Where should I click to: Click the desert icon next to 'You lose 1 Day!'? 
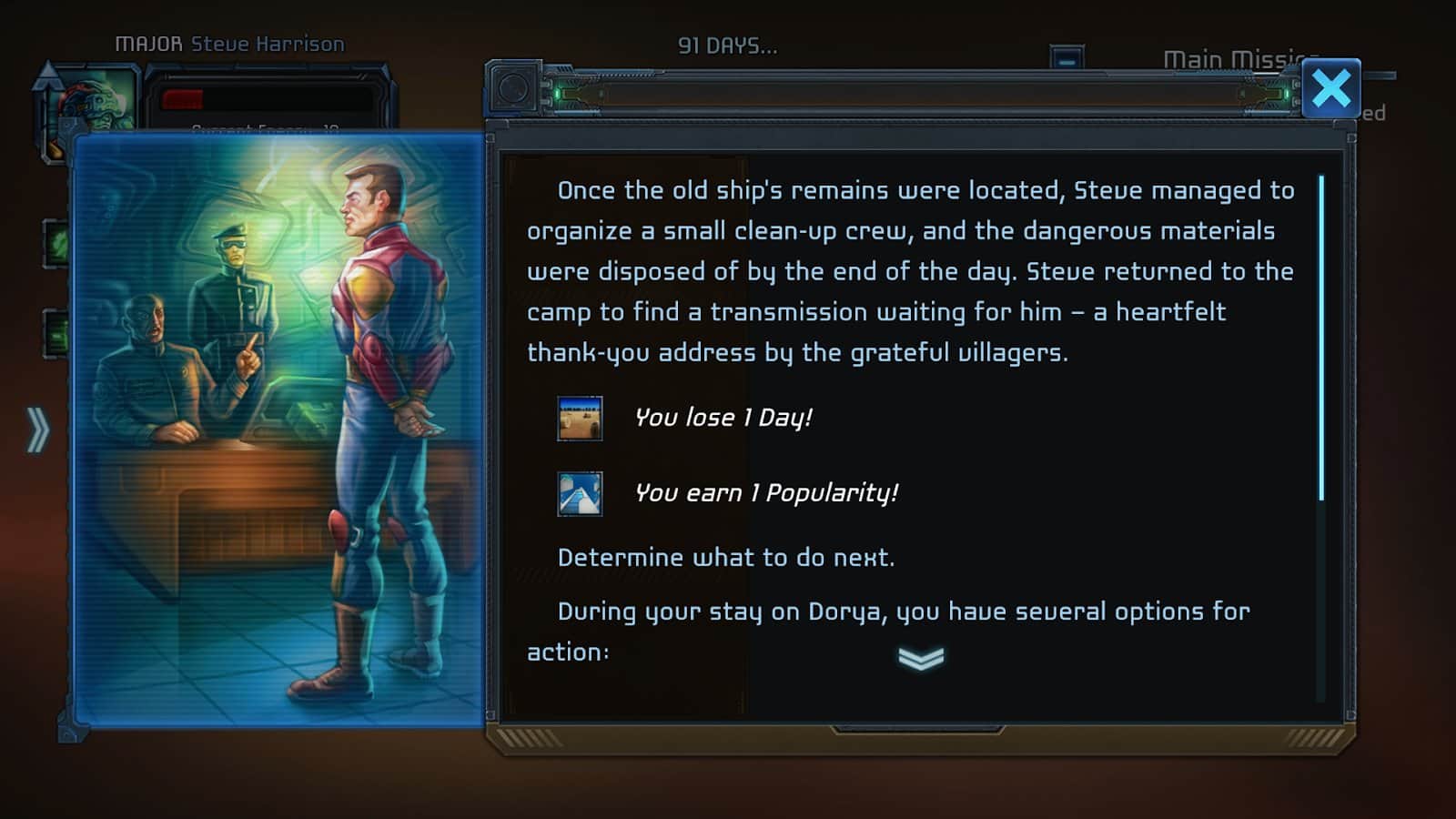(x=581, y=419)
